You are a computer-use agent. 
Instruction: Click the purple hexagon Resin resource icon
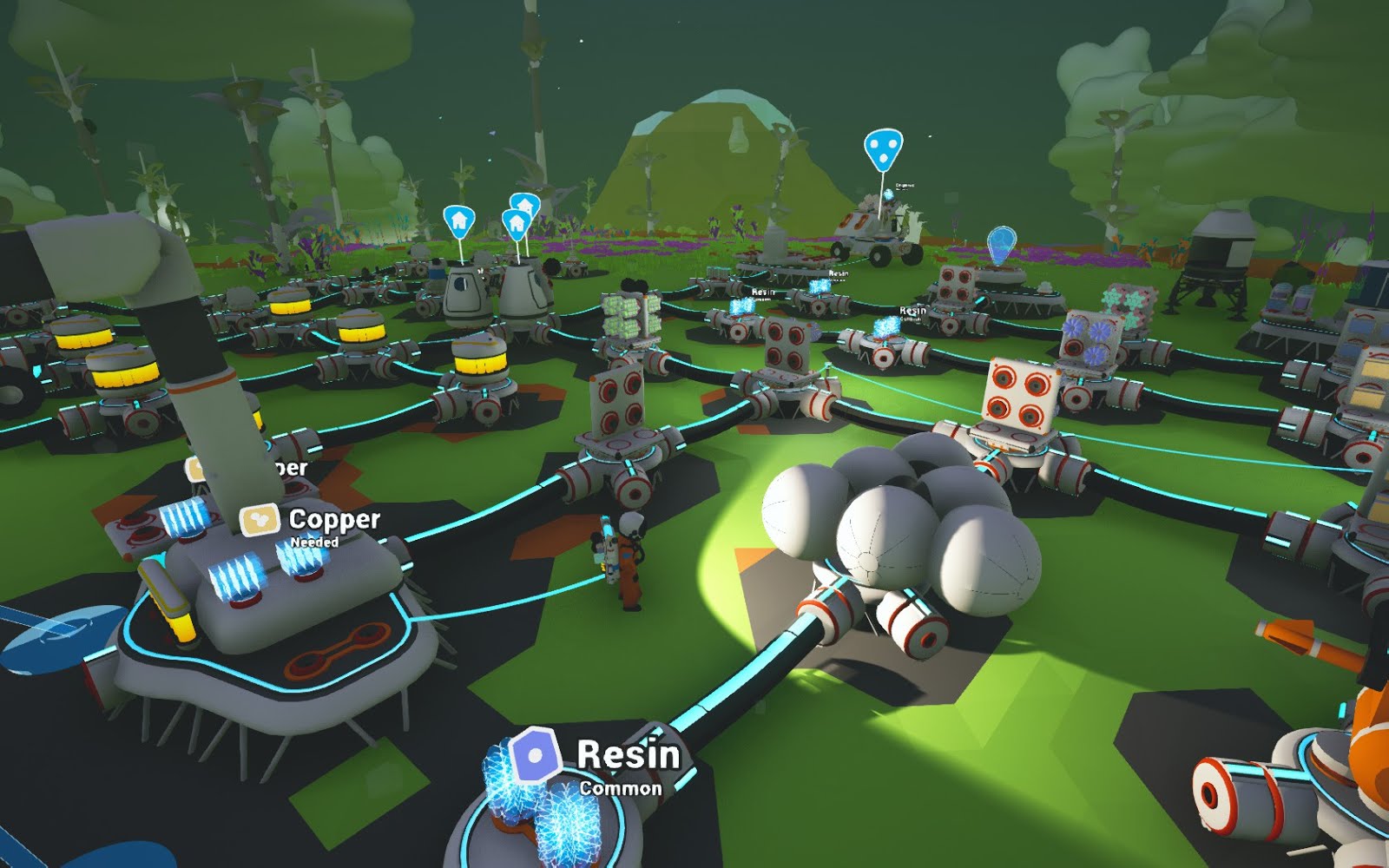point(532,756)
